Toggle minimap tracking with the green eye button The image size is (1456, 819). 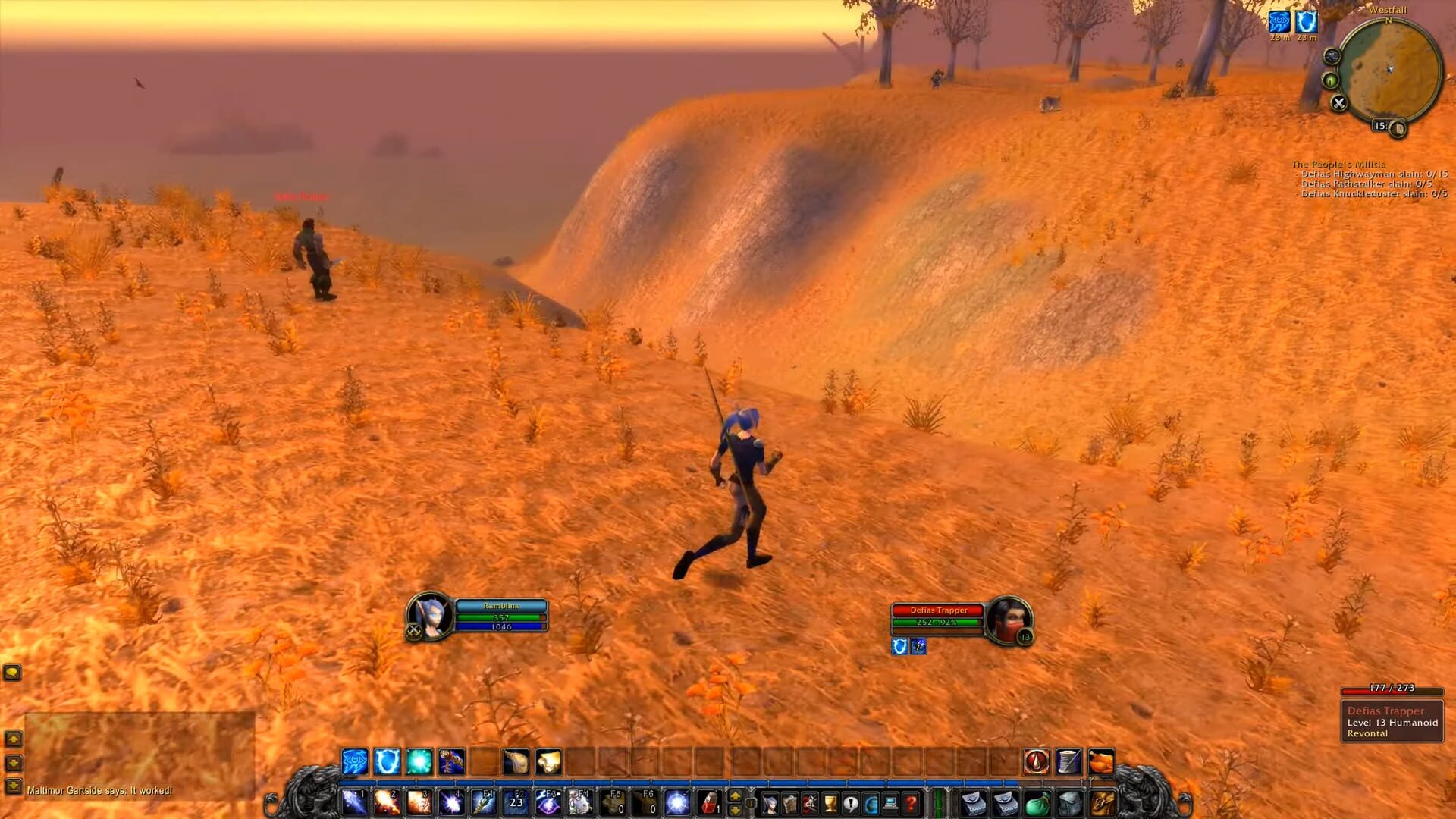pyautogui.click(x=1330, y=80)
